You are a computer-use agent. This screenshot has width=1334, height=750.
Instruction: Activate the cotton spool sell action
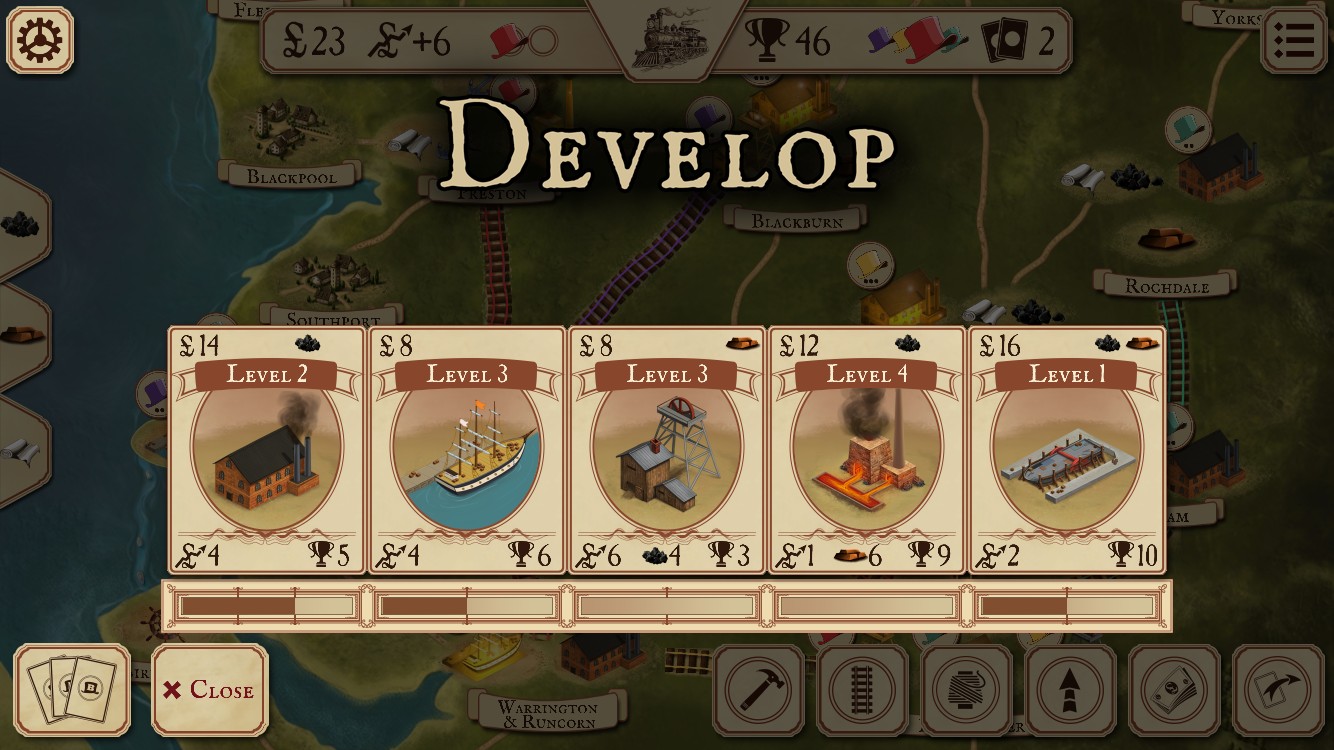(x=966, y=690)
